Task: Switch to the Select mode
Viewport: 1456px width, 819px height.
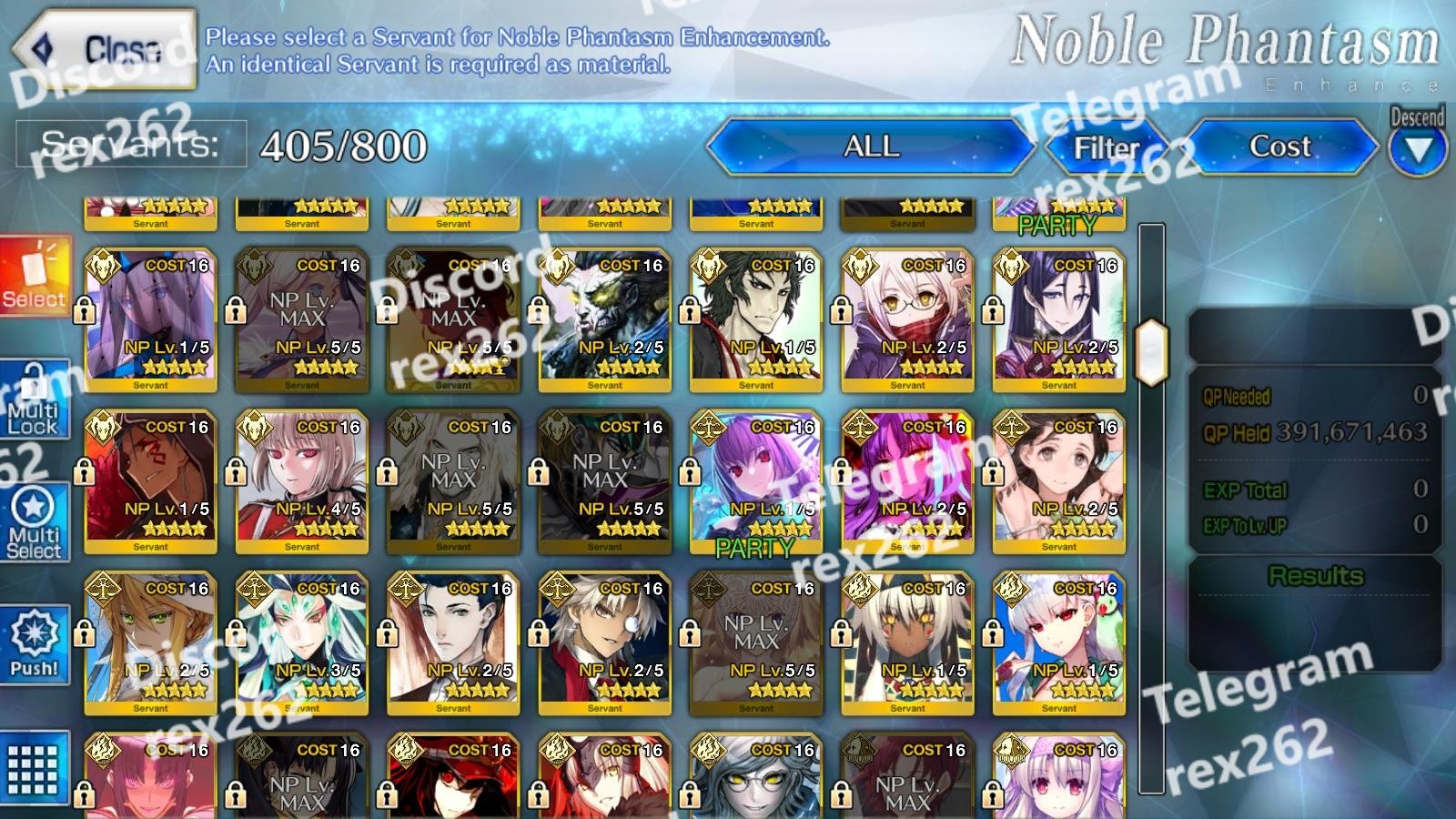Action: click(35, 277)
